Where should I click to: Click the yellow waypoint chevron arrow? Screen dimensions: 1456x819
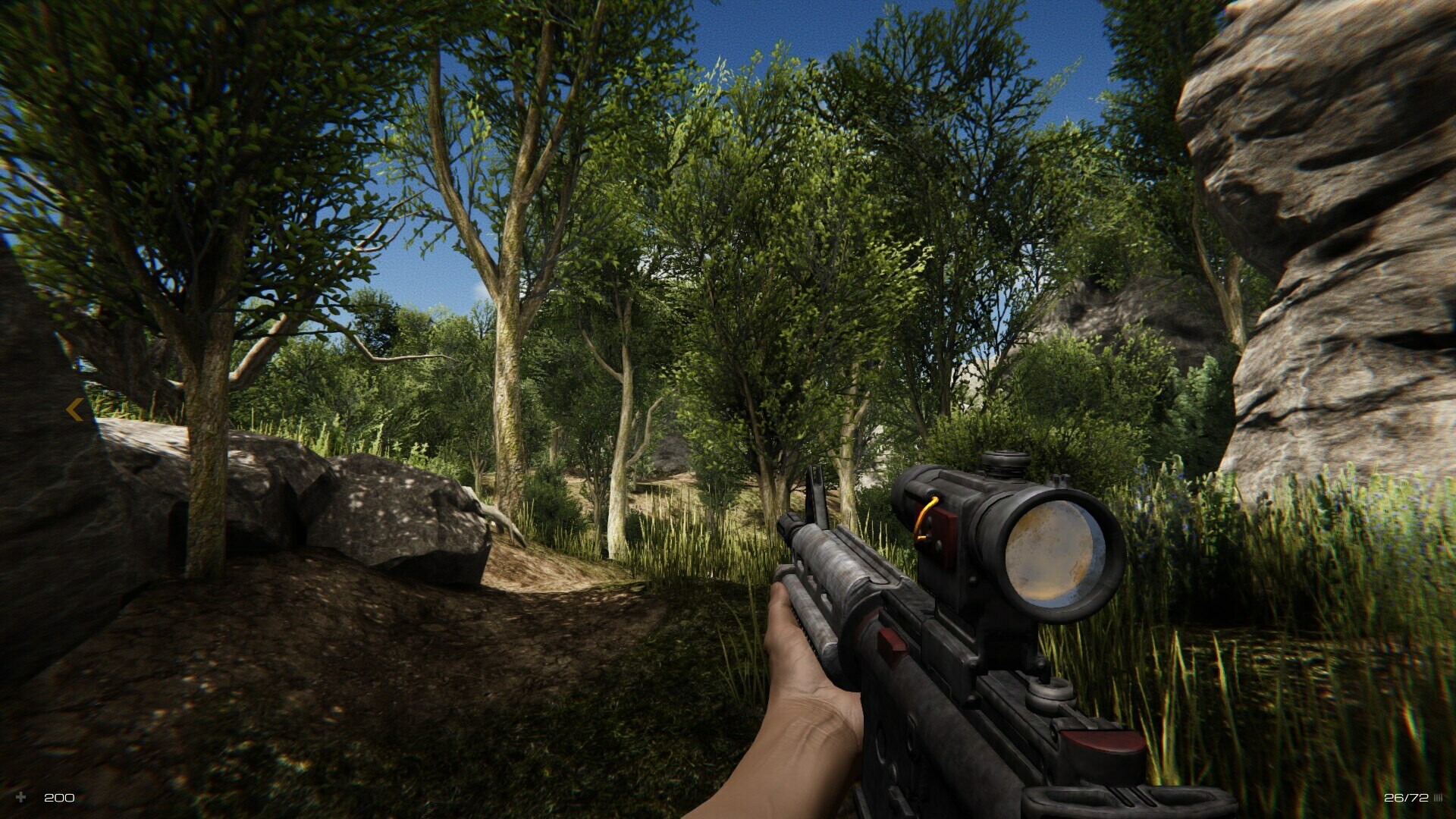pos(74,410)
